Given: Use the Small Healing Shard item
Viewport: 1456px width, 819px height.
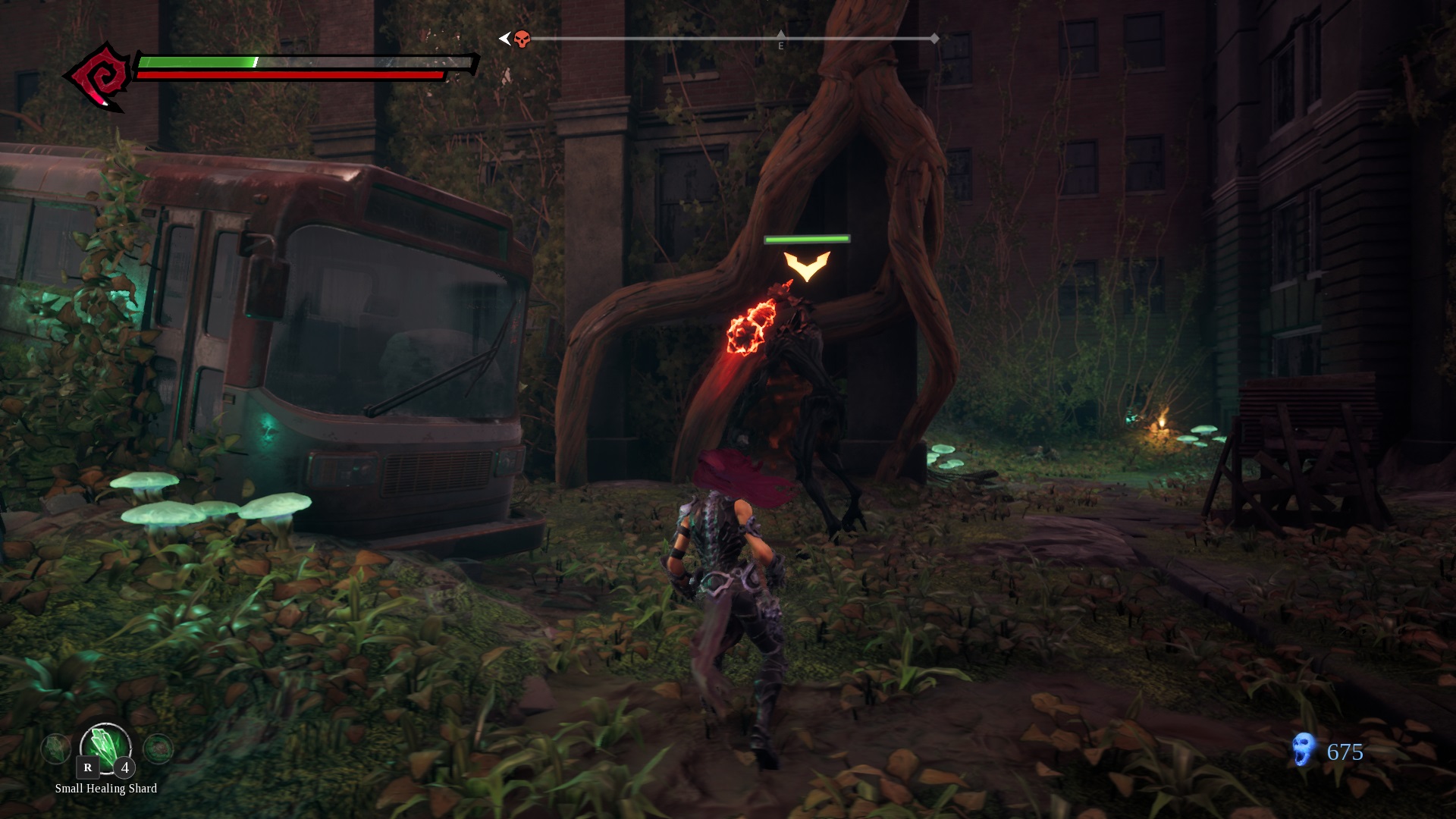Looking at the screenshot, I should tap(105, 747).
